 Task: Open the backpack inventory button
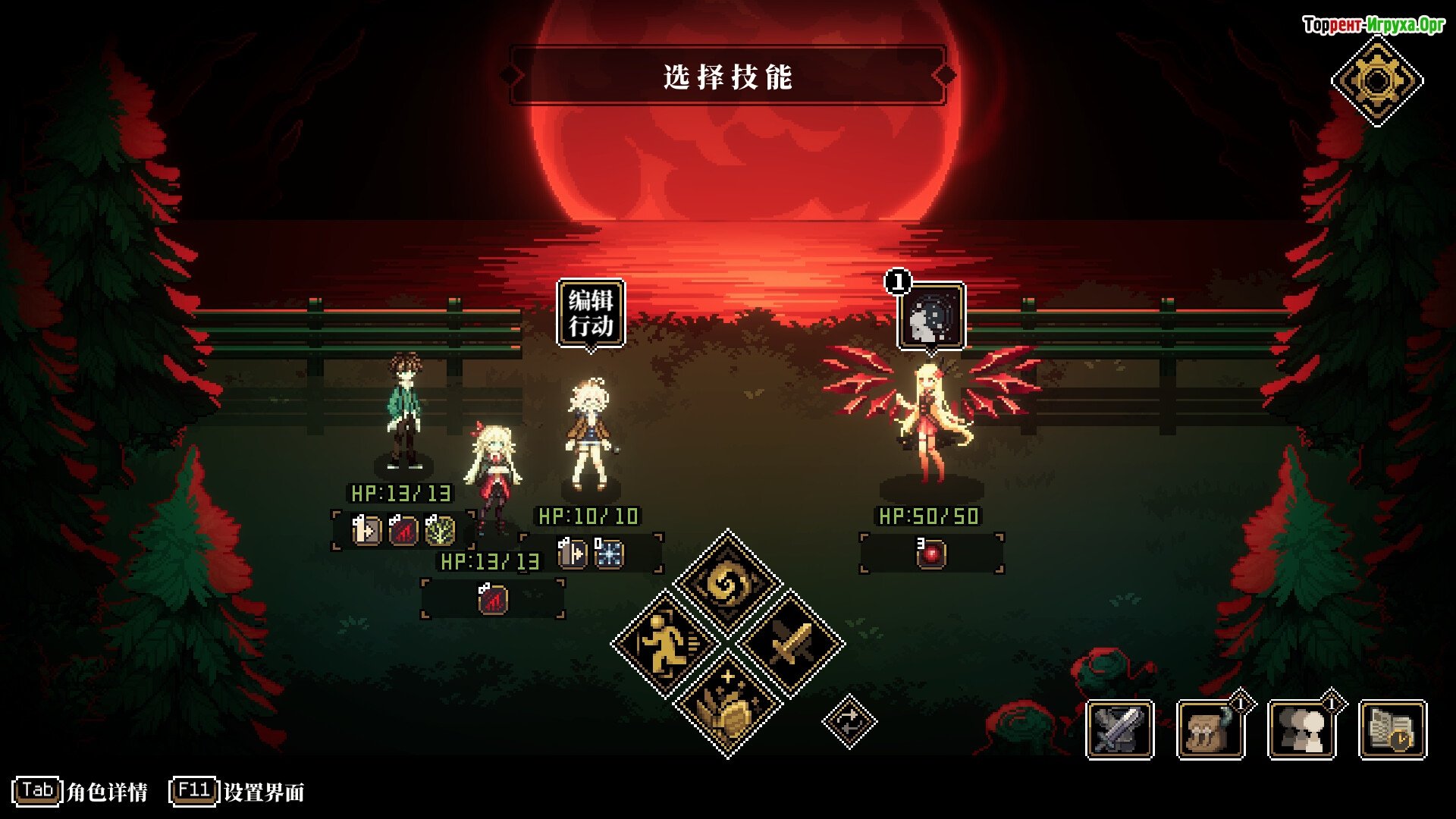point(1210,730)
